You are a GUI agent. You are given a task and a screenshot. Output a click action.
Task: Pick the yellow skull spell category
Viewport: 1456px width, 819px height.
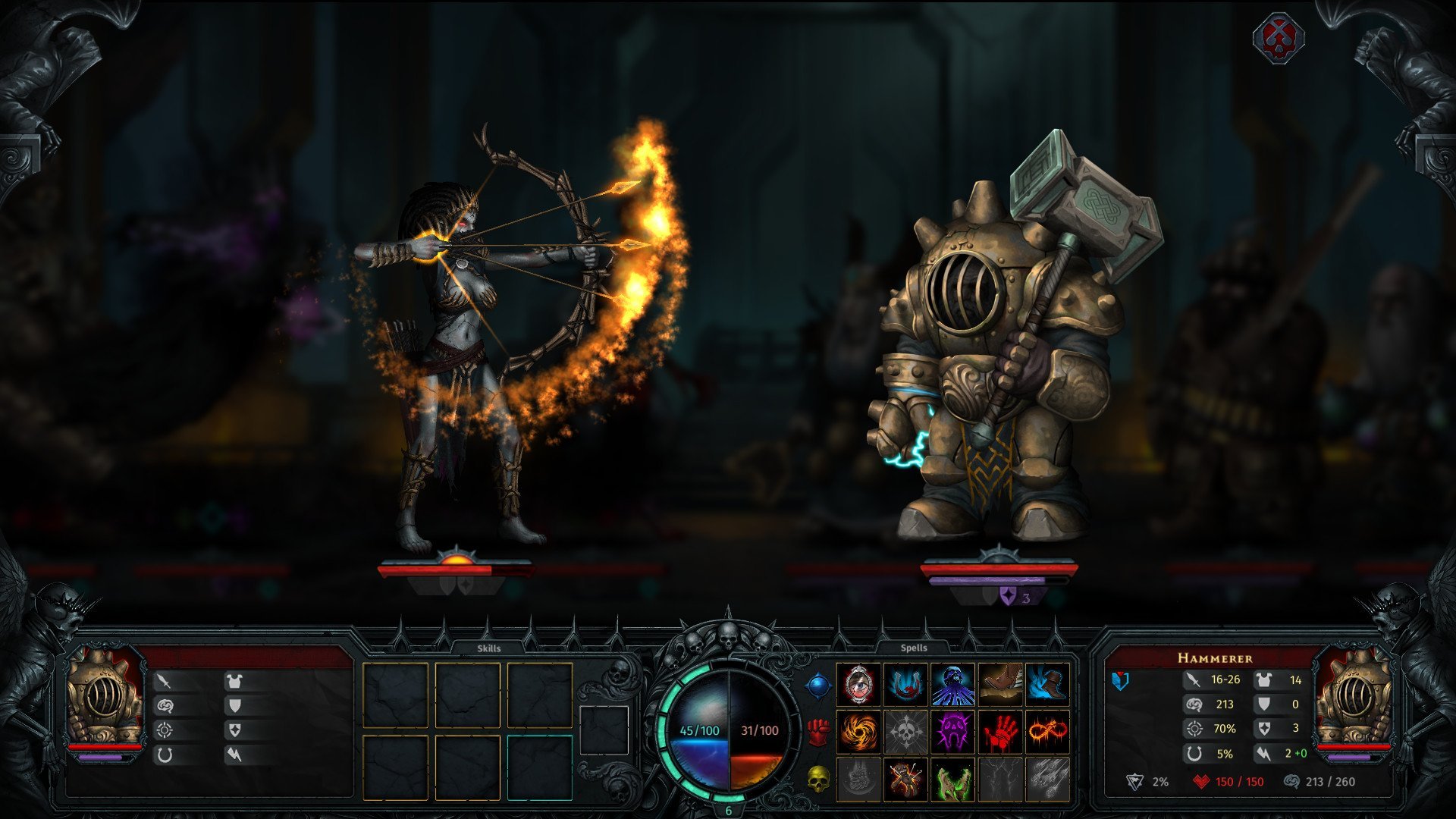[x=818, y=778]
